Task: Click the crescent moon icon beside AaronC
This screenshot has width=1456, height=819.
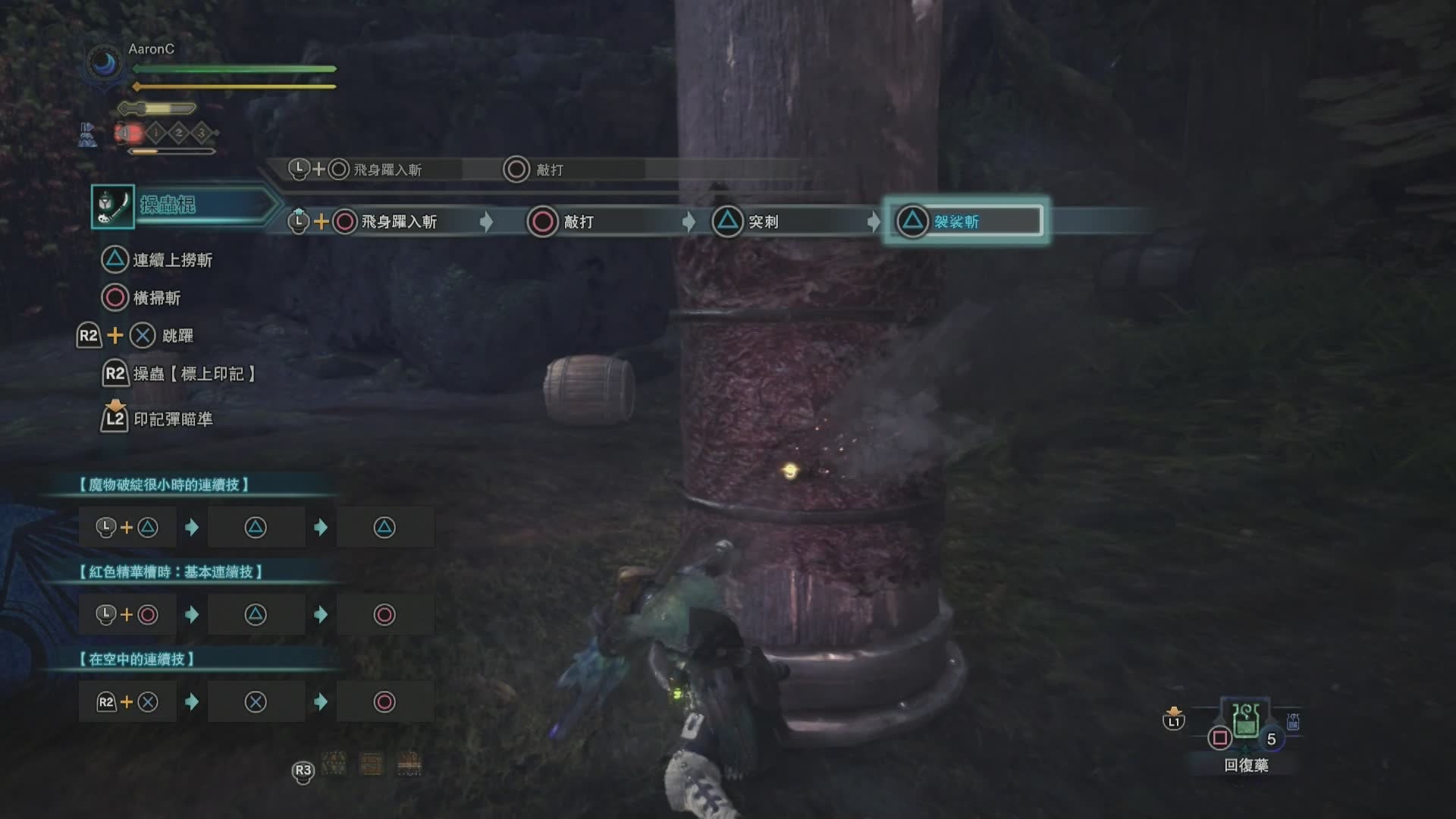Action: 105,64
